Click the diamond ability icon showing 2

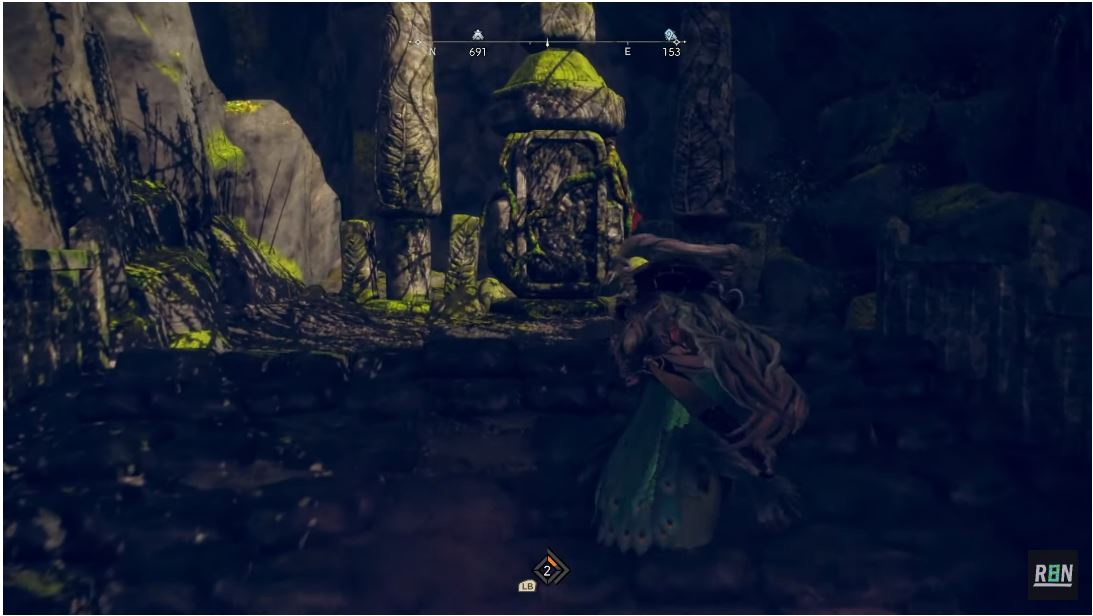pos(547,570)
